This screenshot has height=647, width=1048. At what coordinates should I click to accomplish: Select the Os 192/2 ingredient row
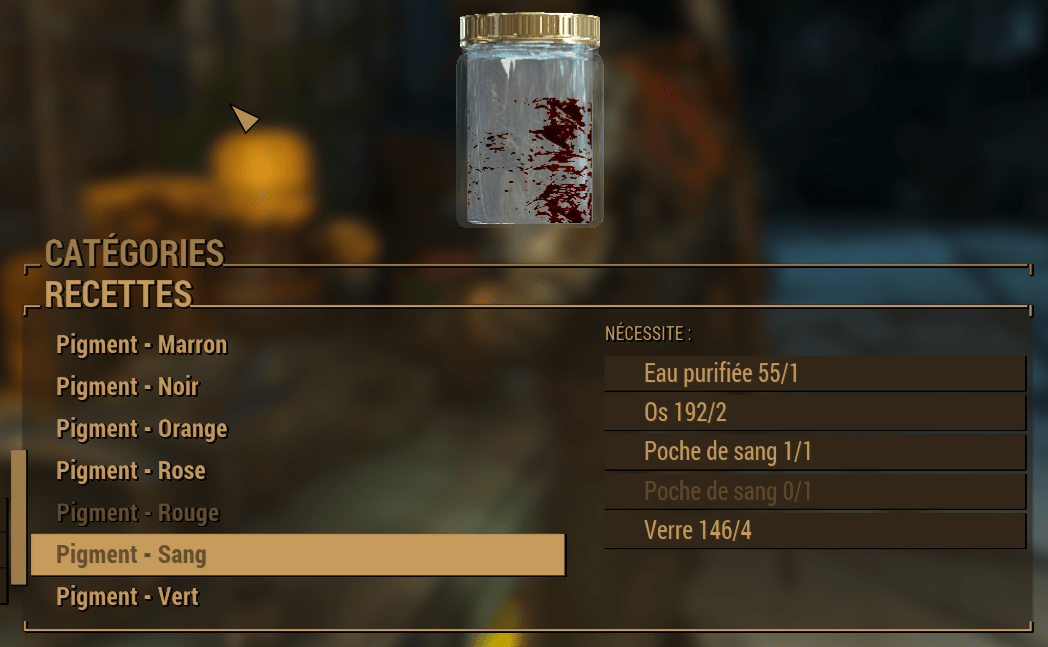coord(815,413)
